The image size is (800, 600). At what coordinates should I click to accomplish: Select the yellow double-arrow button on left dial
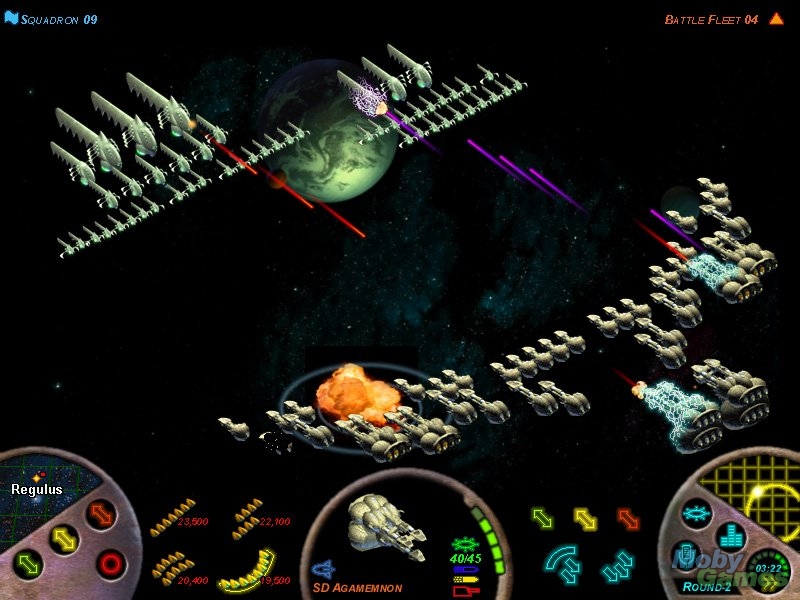63,538
